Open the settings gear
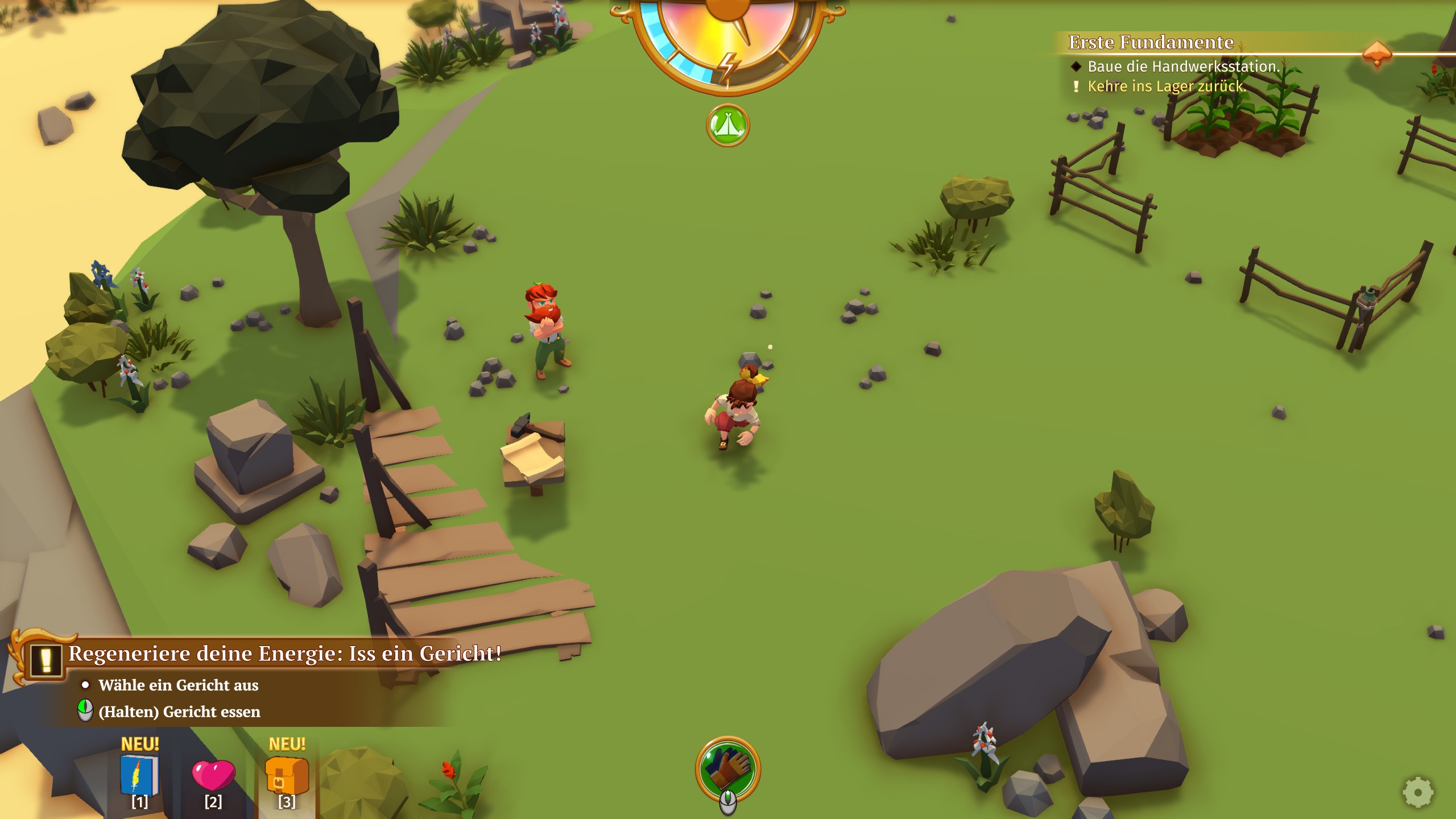 tap(1418, 792)
